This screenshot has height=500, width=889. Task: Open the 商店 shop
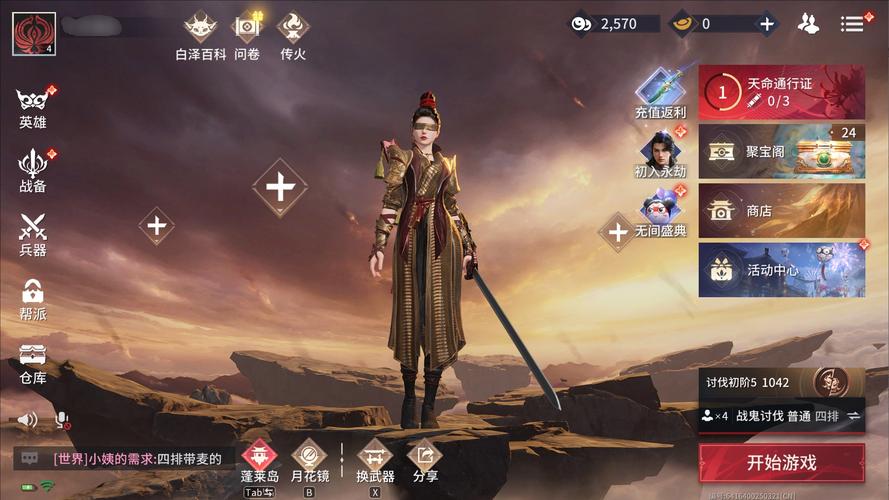(781, 211)
